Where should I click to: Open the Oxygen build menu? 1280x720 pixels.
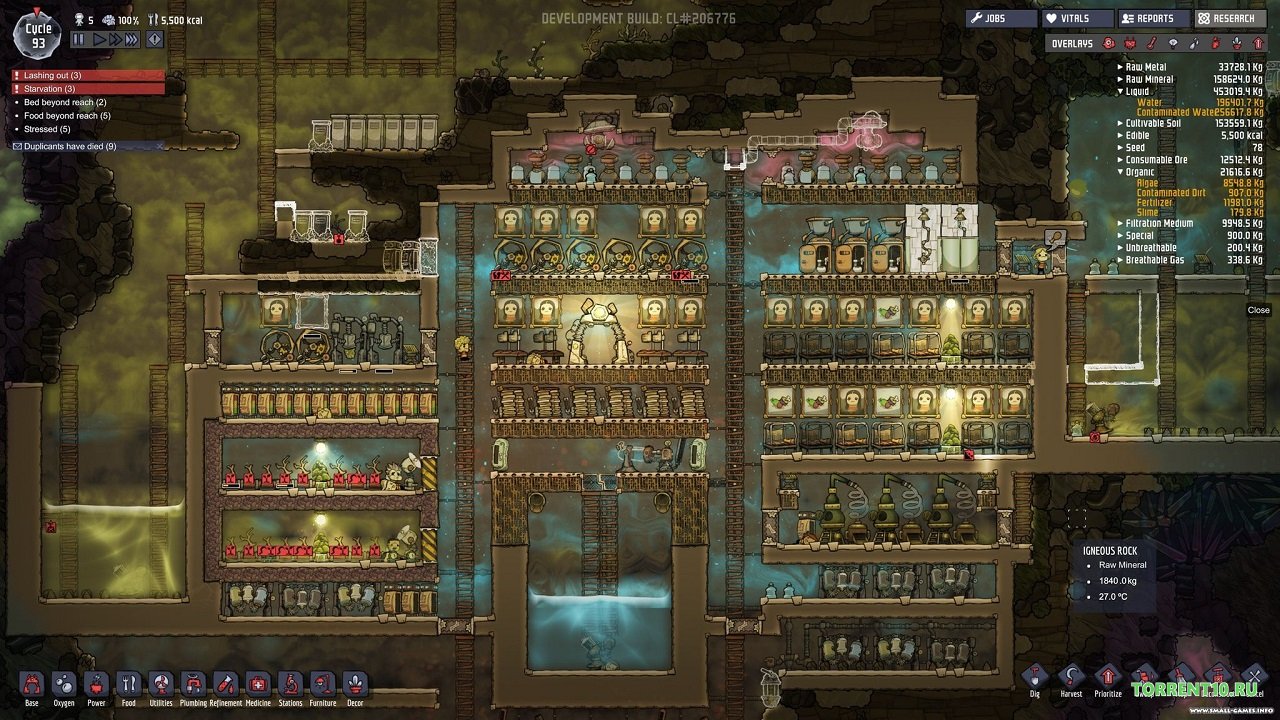click(x=64, y=687)
